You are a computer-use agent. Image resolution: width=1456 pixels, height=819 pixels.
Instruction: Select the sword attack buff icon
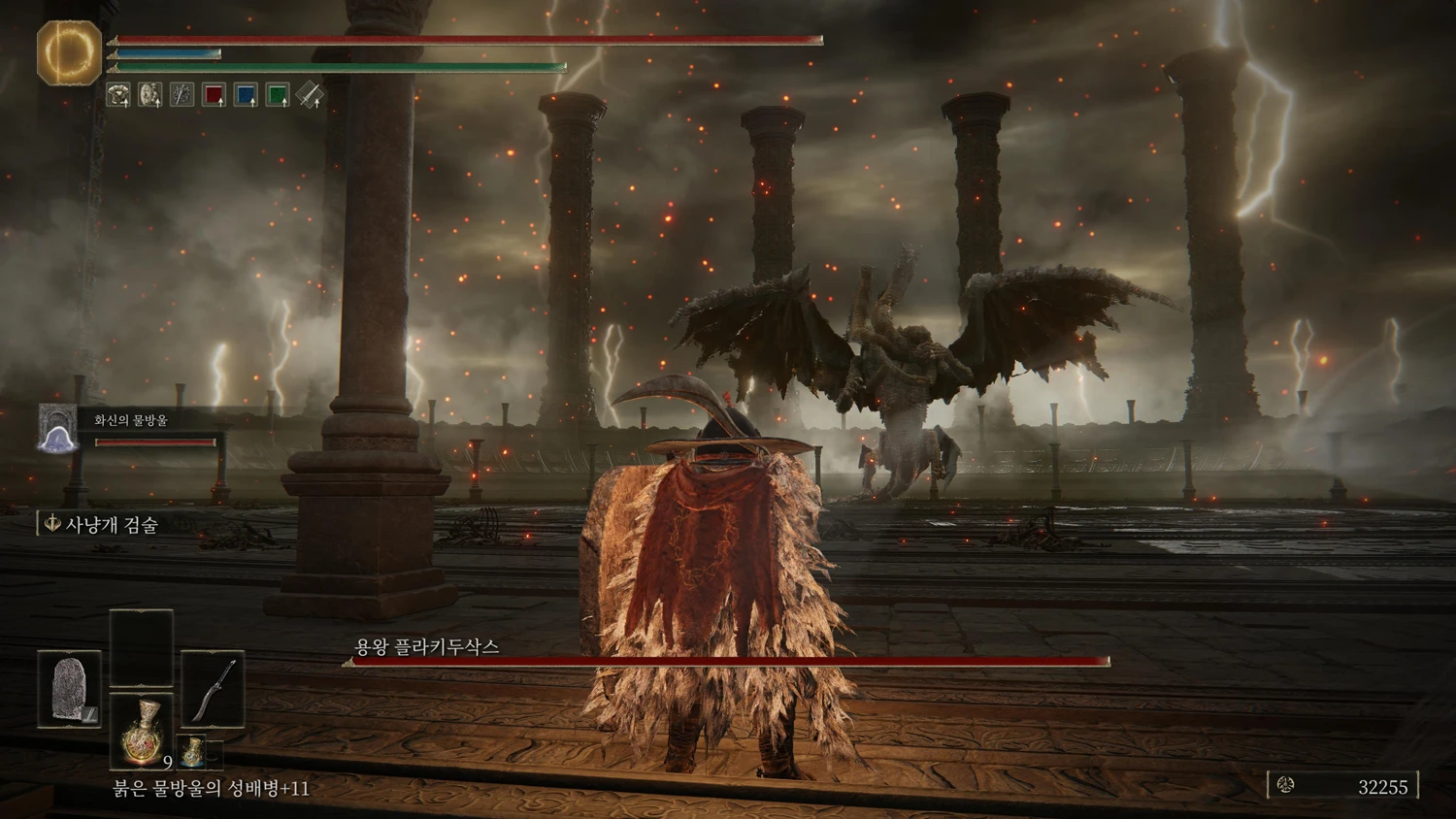310,95
